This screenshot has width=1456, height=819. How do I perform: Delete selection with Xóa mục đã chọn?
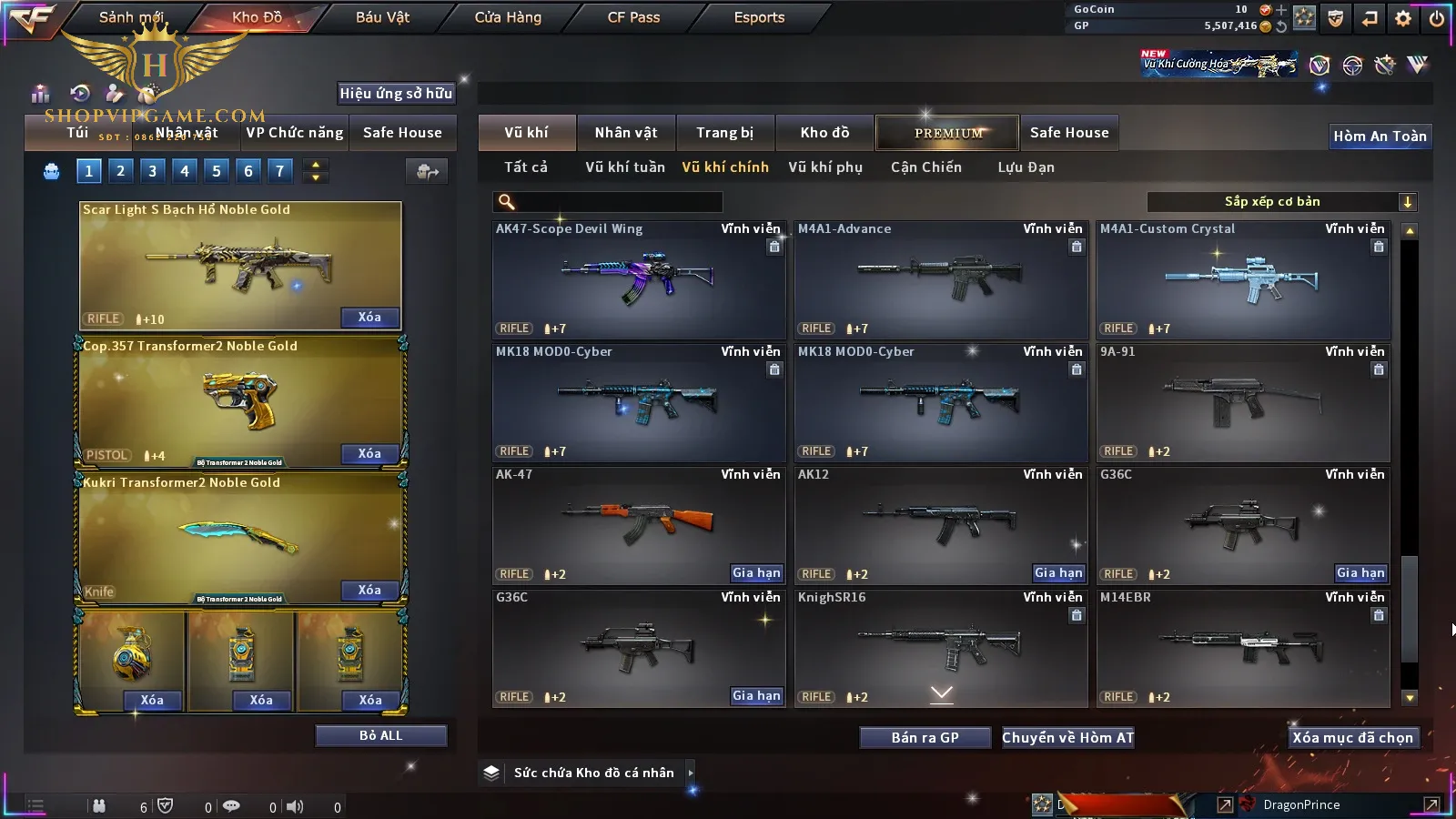[x=1352, y=738]
